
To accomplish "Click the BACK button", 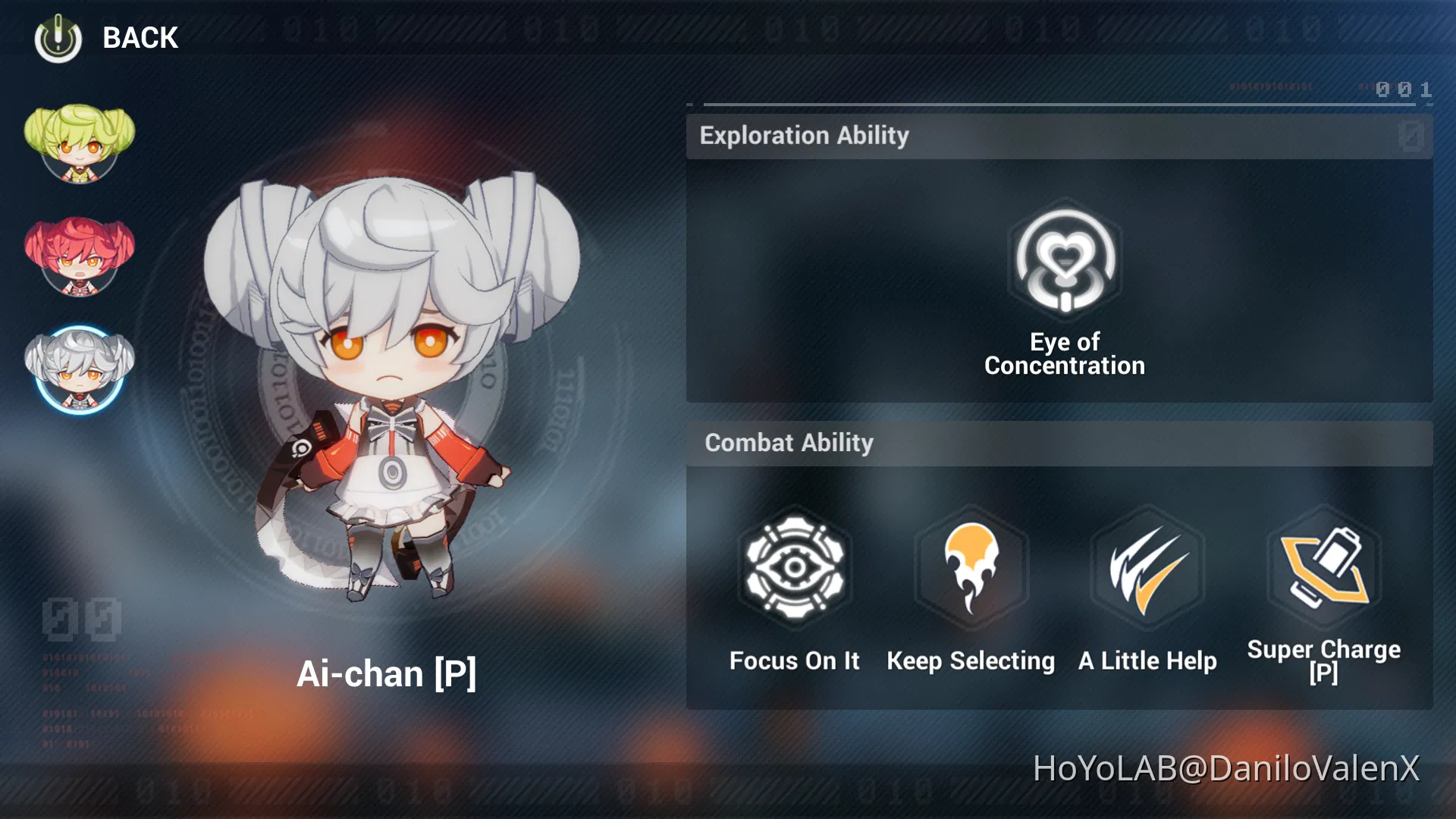I will tap(140, 37).
